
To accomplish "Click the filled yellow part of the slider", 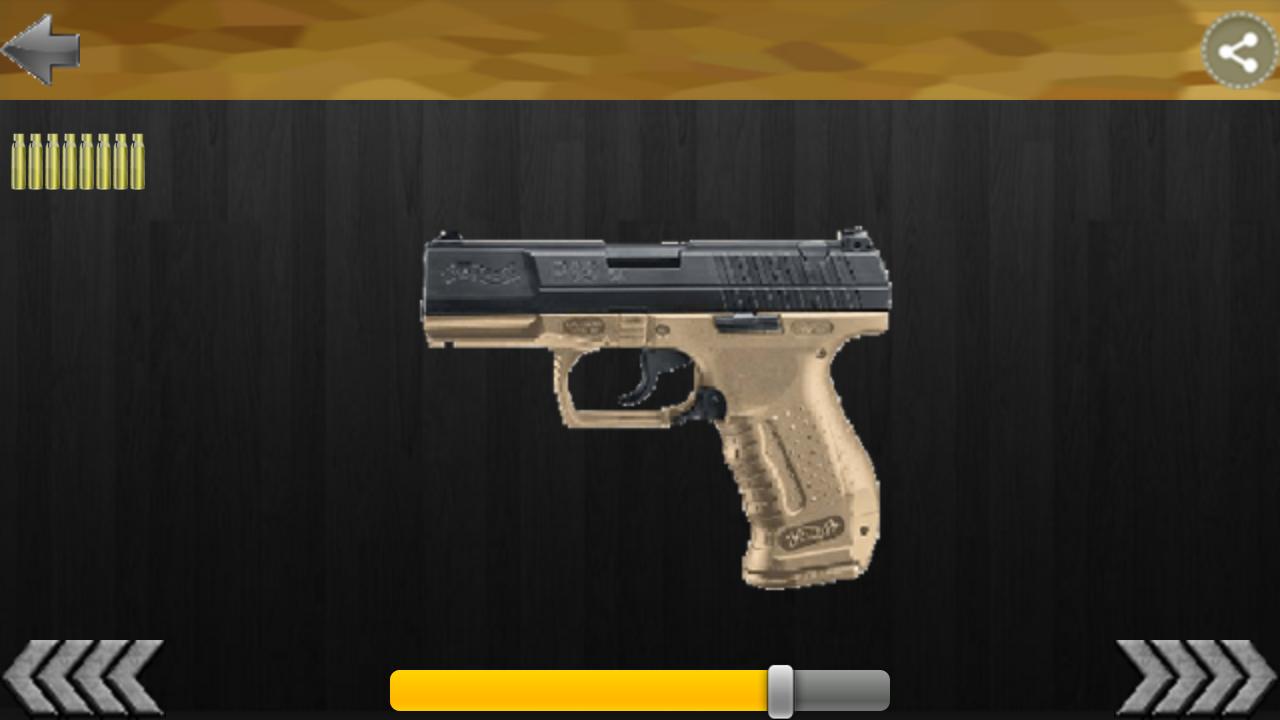I will [580, 690].
